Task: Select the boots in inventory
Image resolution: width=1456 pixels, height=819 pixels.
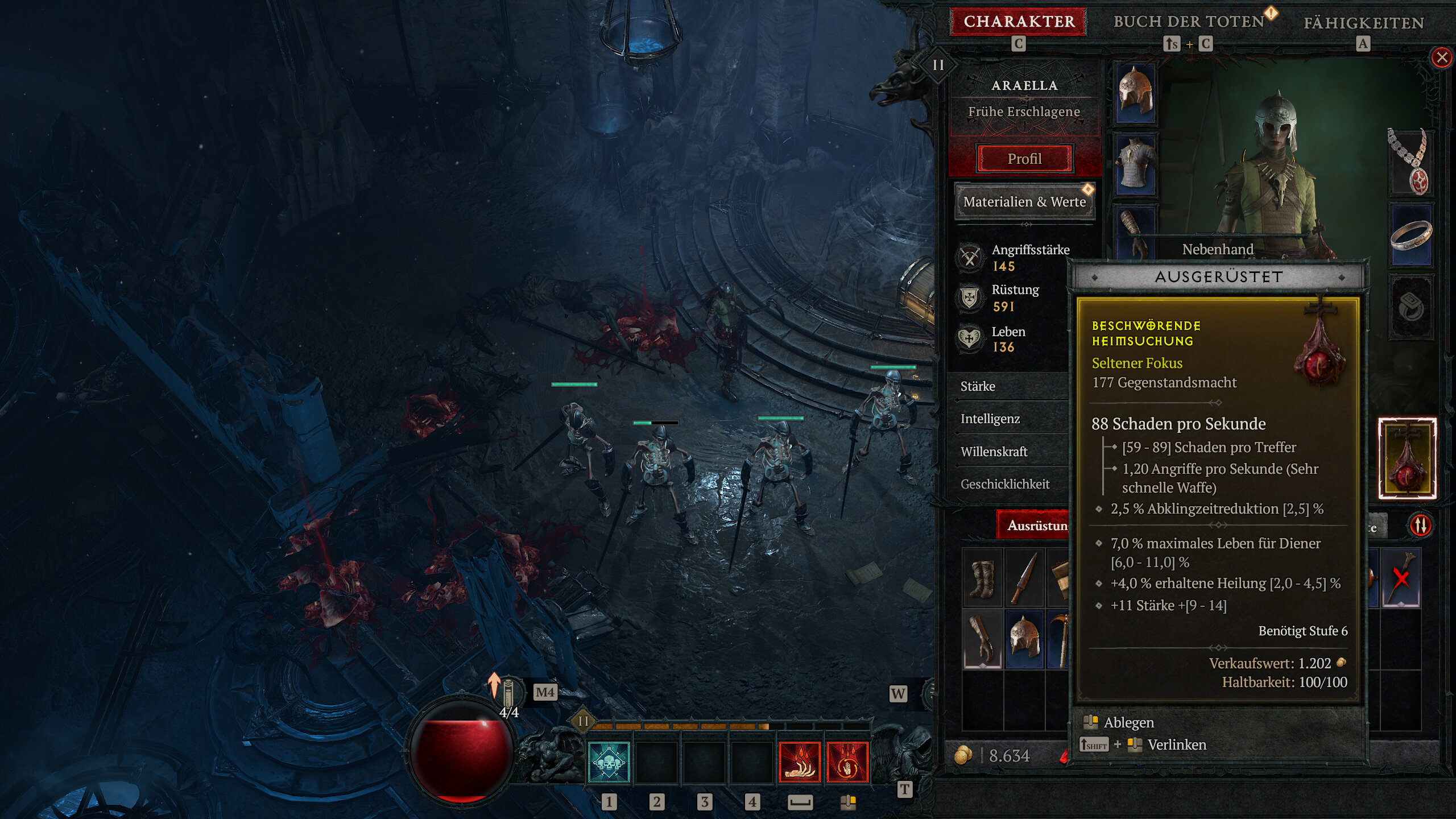Action: (x=982, y=579)
